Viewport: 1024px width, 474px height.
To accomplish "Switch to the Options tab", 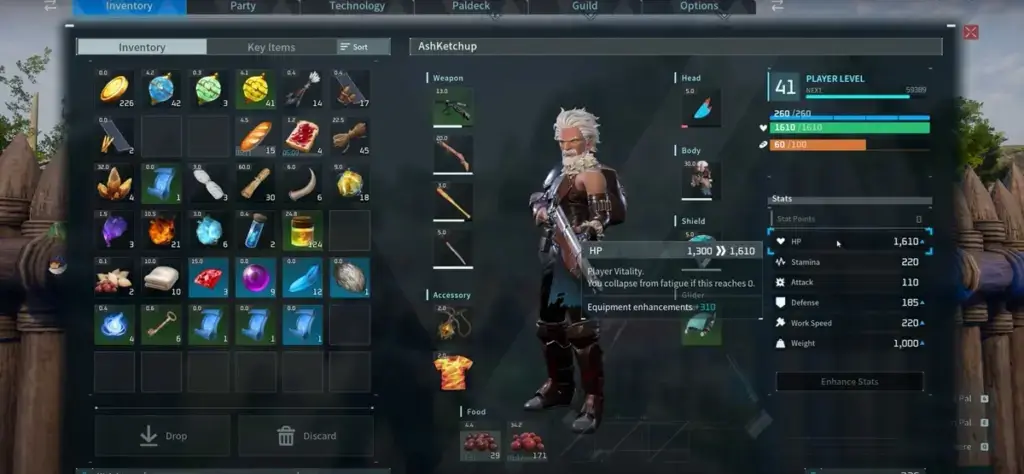I will click(x=699, y=6).
